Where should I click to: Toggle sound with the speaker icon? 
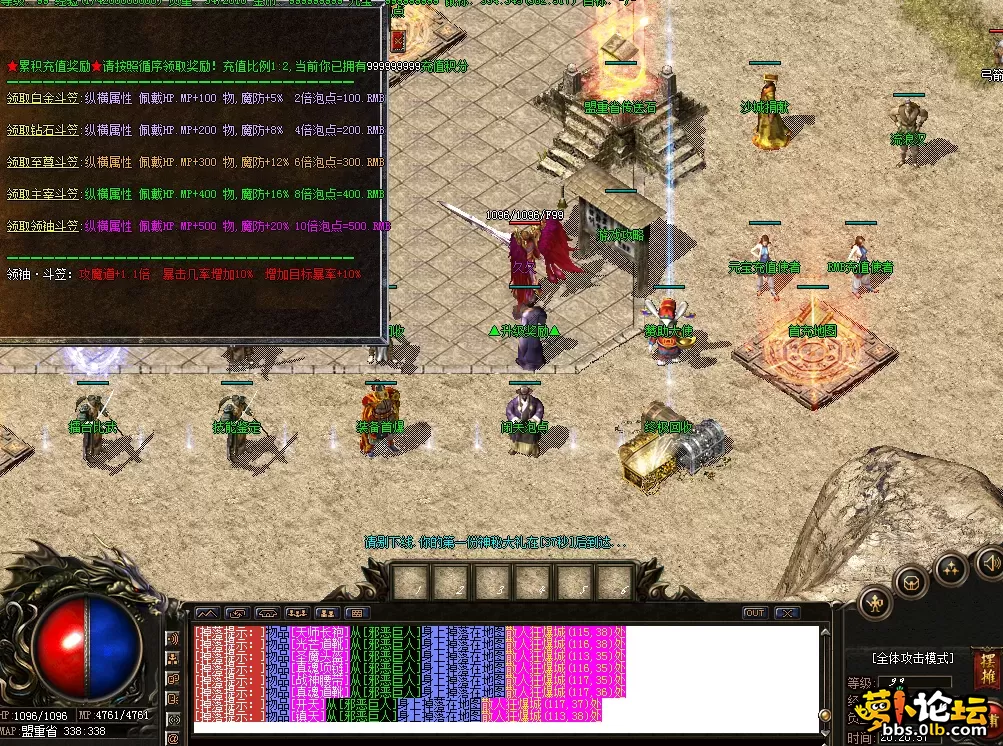point(988,562)
